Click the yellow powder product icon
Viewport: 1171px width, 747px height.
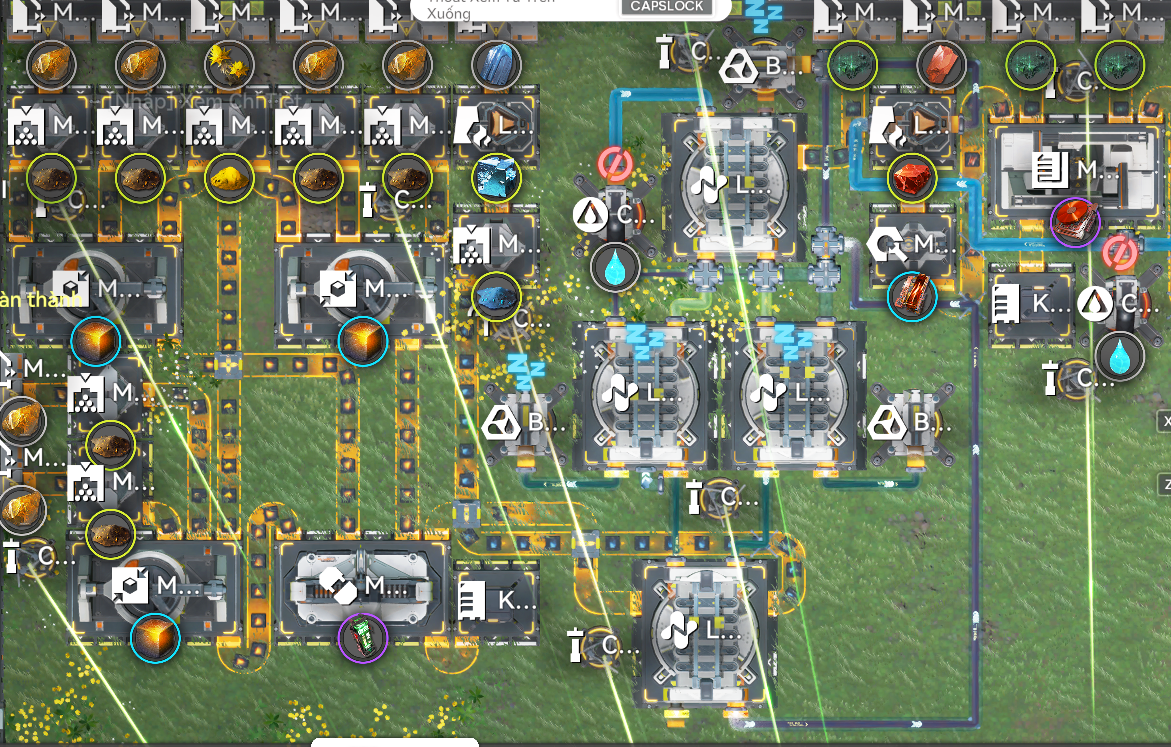coord(229,178)
